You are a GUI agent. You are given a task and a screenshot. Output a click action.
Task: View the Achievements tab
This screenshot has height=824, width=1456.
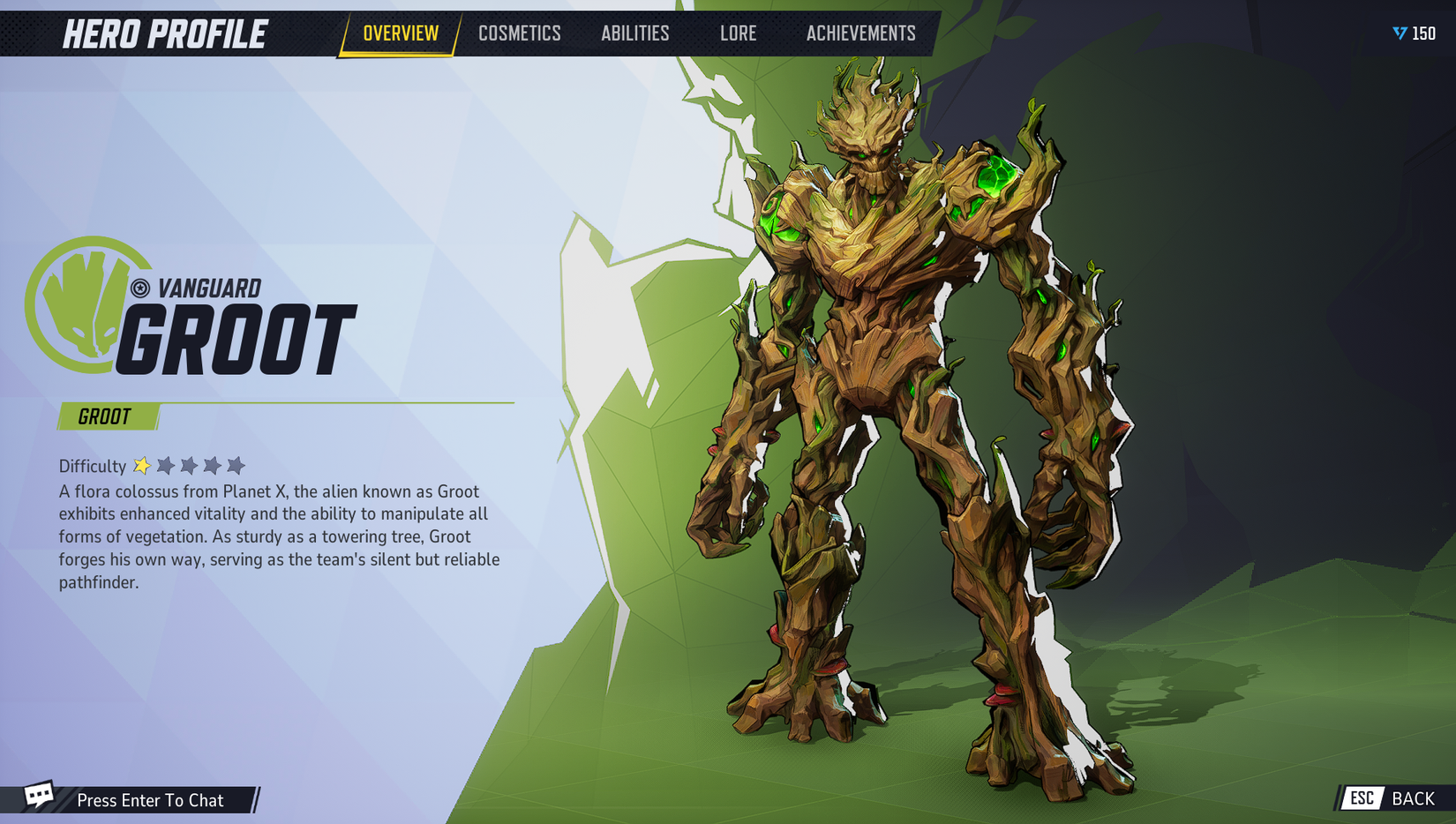[x=860, y=34]
